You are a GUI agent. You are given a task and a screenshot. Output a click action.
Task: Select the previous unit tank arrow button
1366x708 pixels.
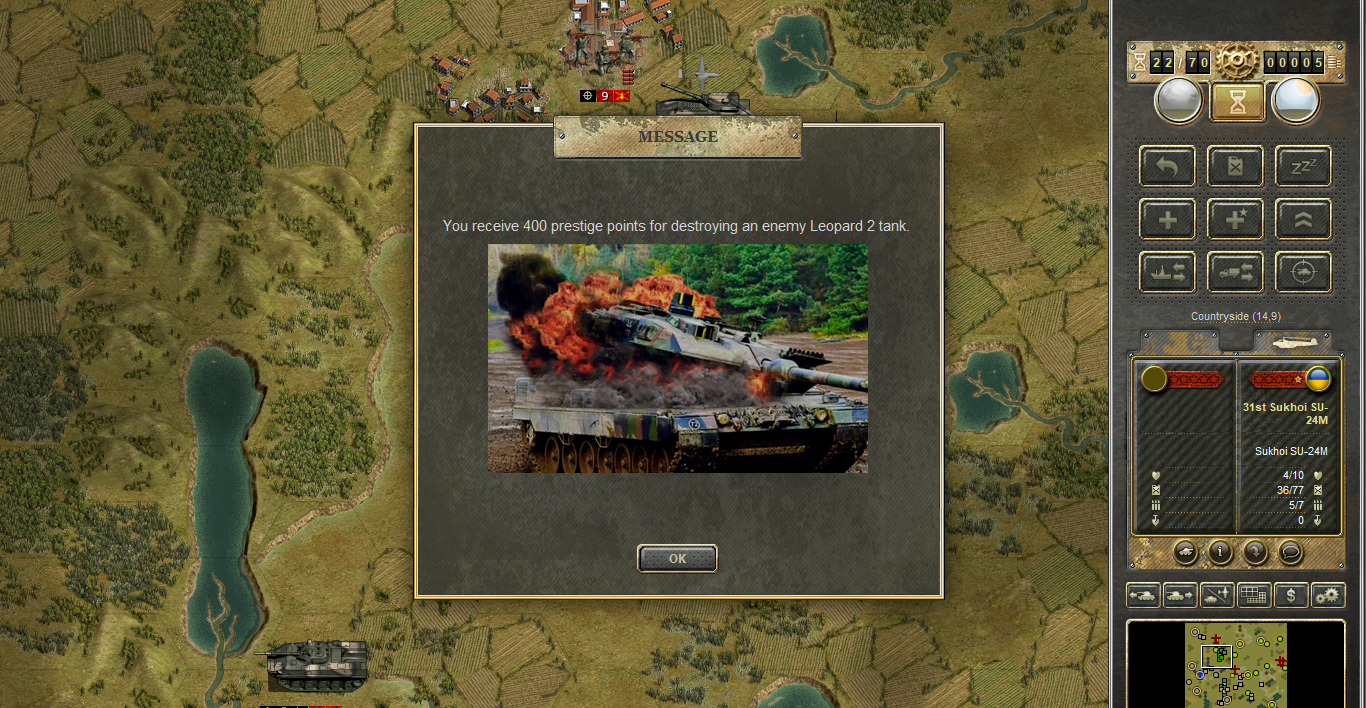click(x=1143, y=595)
